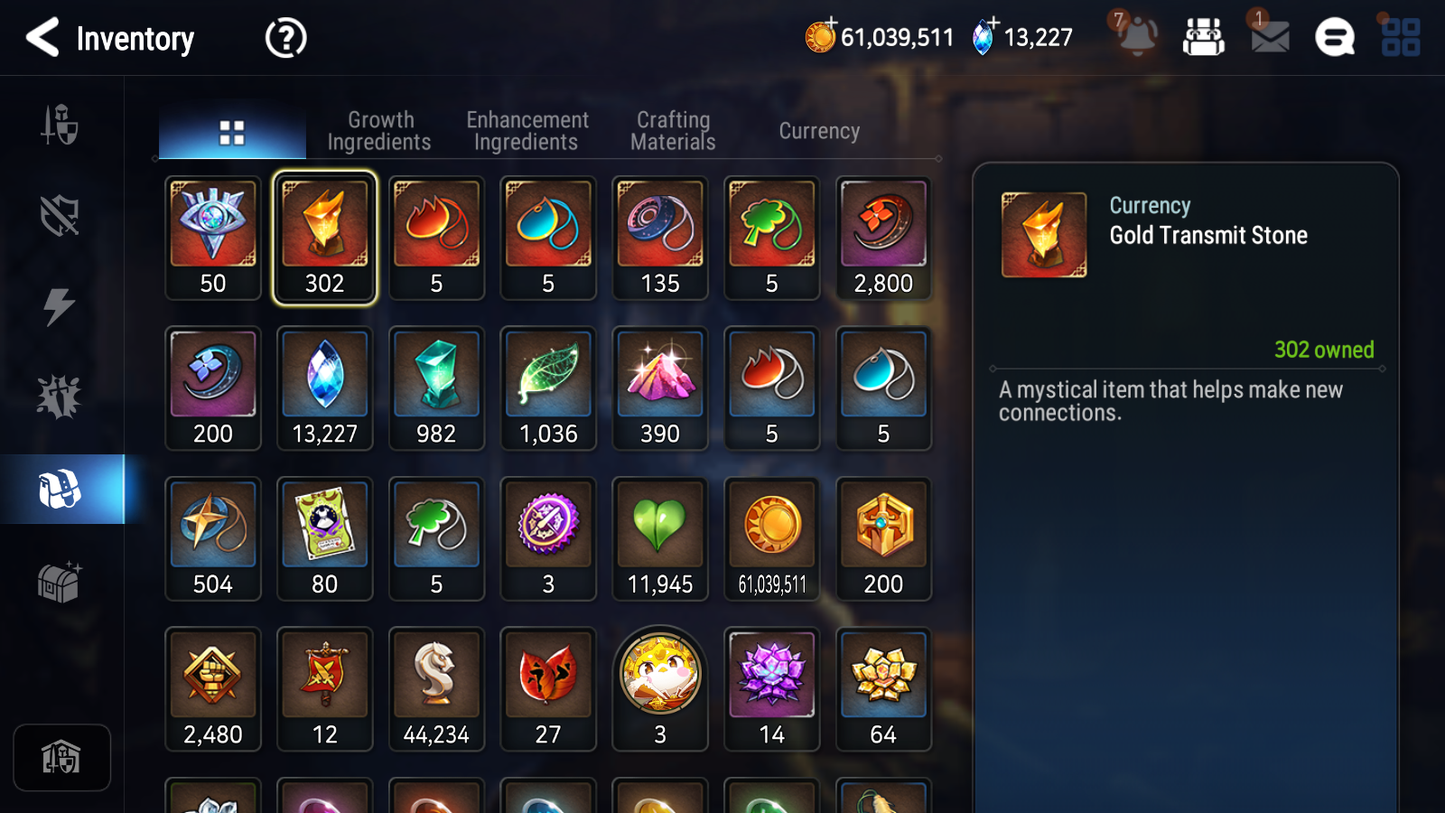Open the supply crate icon in top bar
The height and width of the screenshot is (813, 1445).
click(1203, 36)
